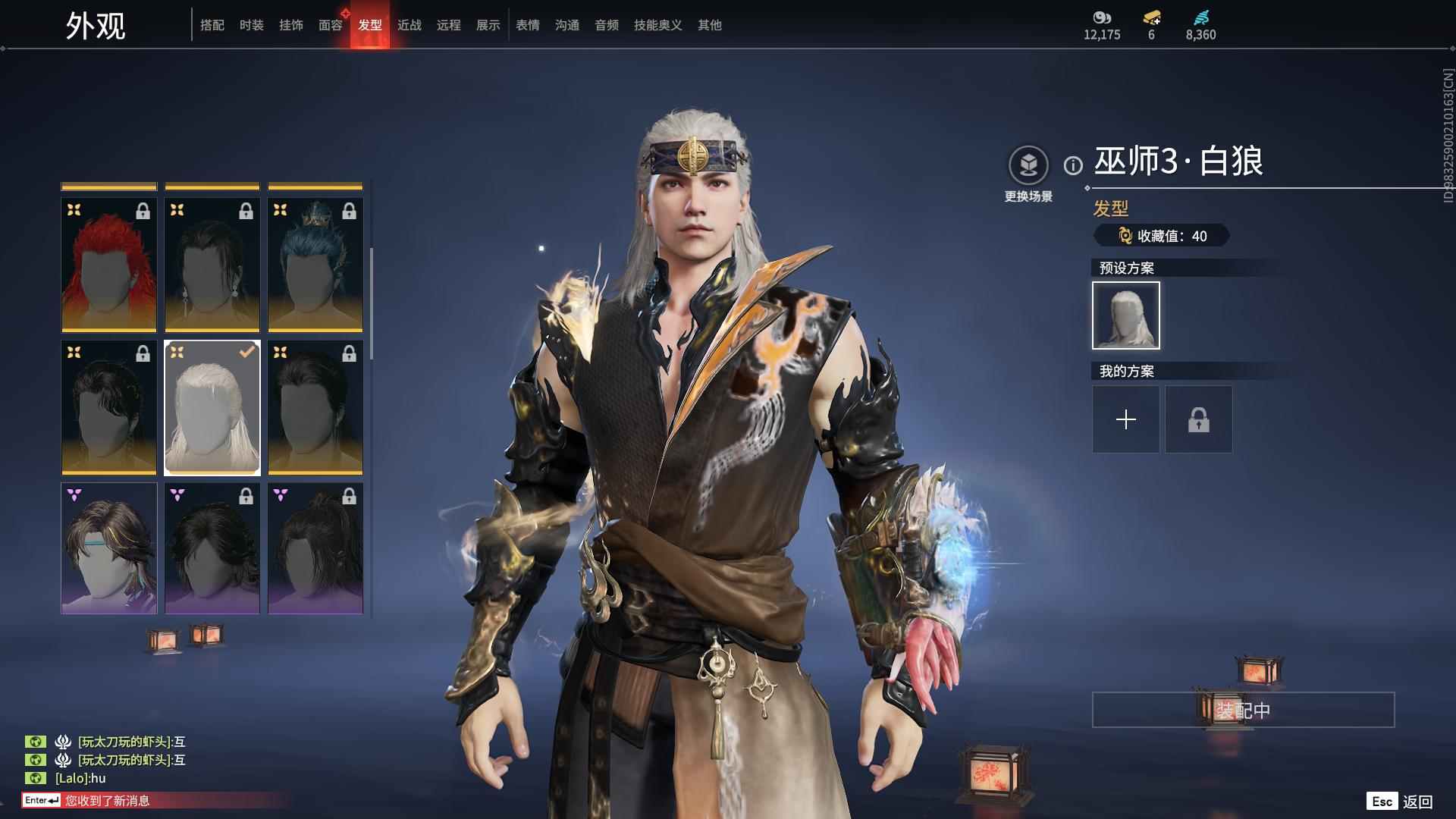The width and height of the screenshot is (1456, 819).
Task: Switch to the 远程 ranged tab
Action: [x=449, y=25]
